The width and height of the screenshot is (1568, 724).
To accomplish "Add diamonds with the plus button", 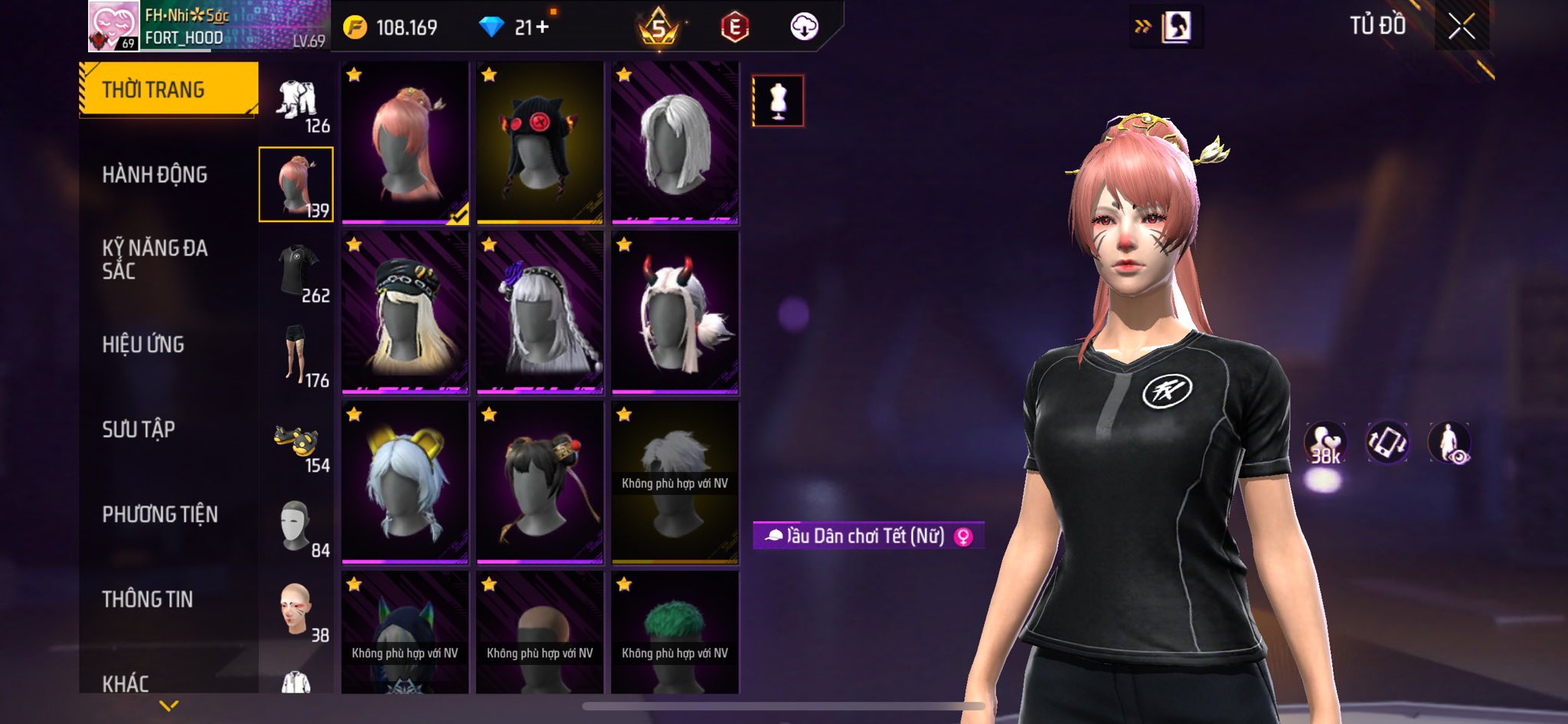I will point(542,28).
